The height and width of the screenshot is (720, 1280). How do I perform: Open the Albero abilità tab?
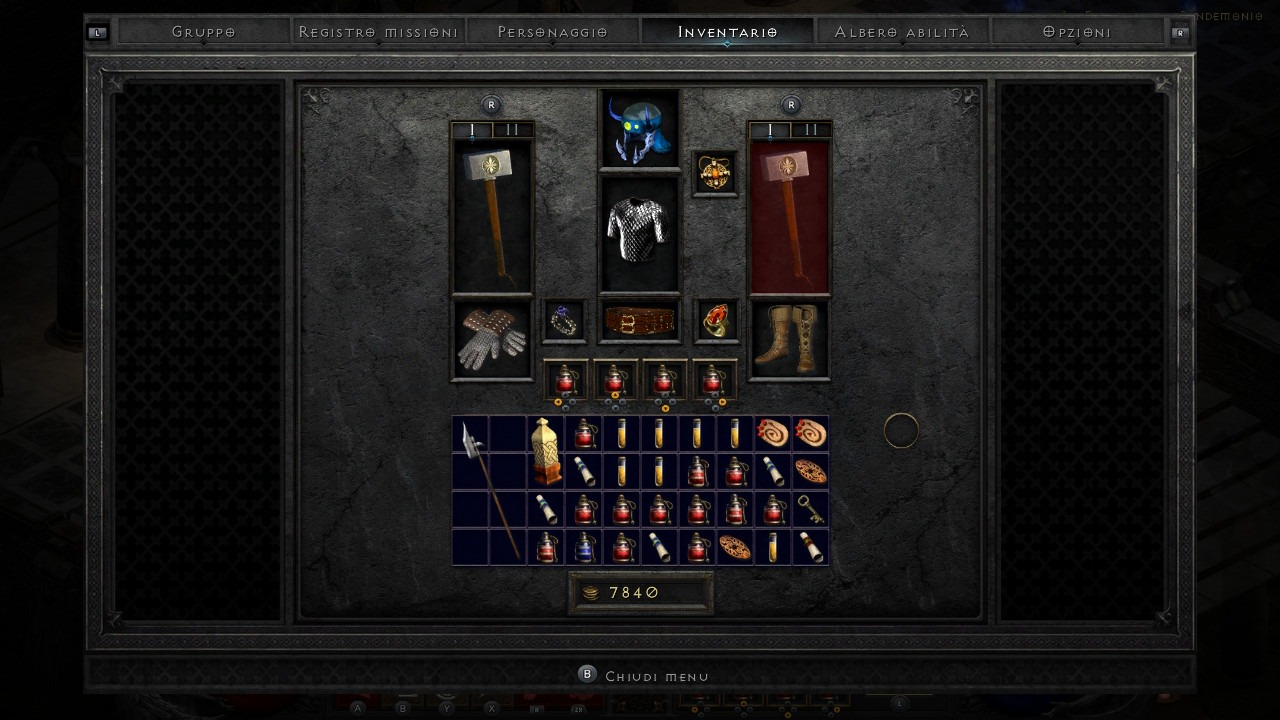[901, 32]
